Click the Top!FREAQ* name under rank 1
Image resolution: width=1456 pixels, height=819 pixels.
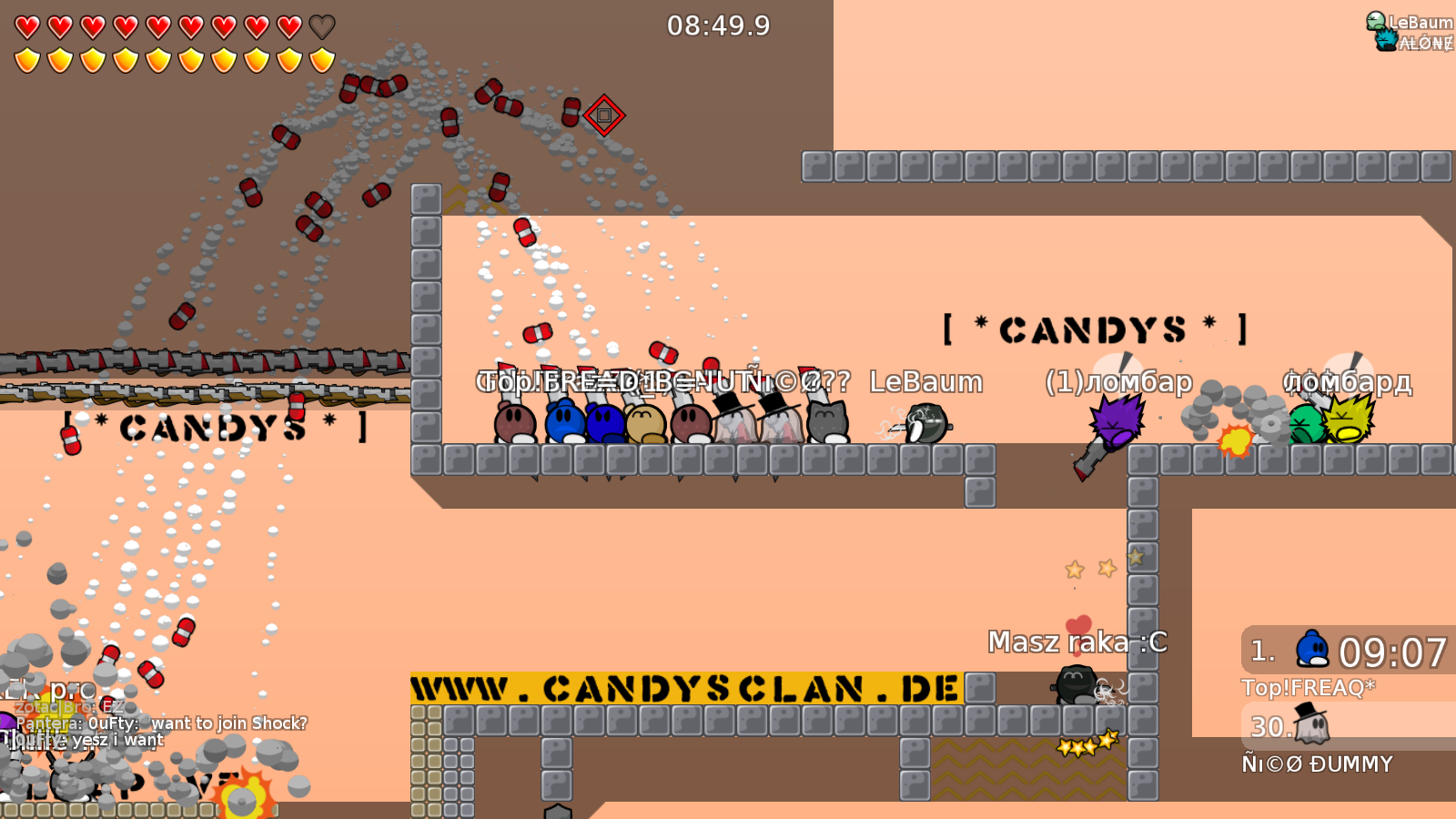pyautogui.click(x=1309, y=689)
